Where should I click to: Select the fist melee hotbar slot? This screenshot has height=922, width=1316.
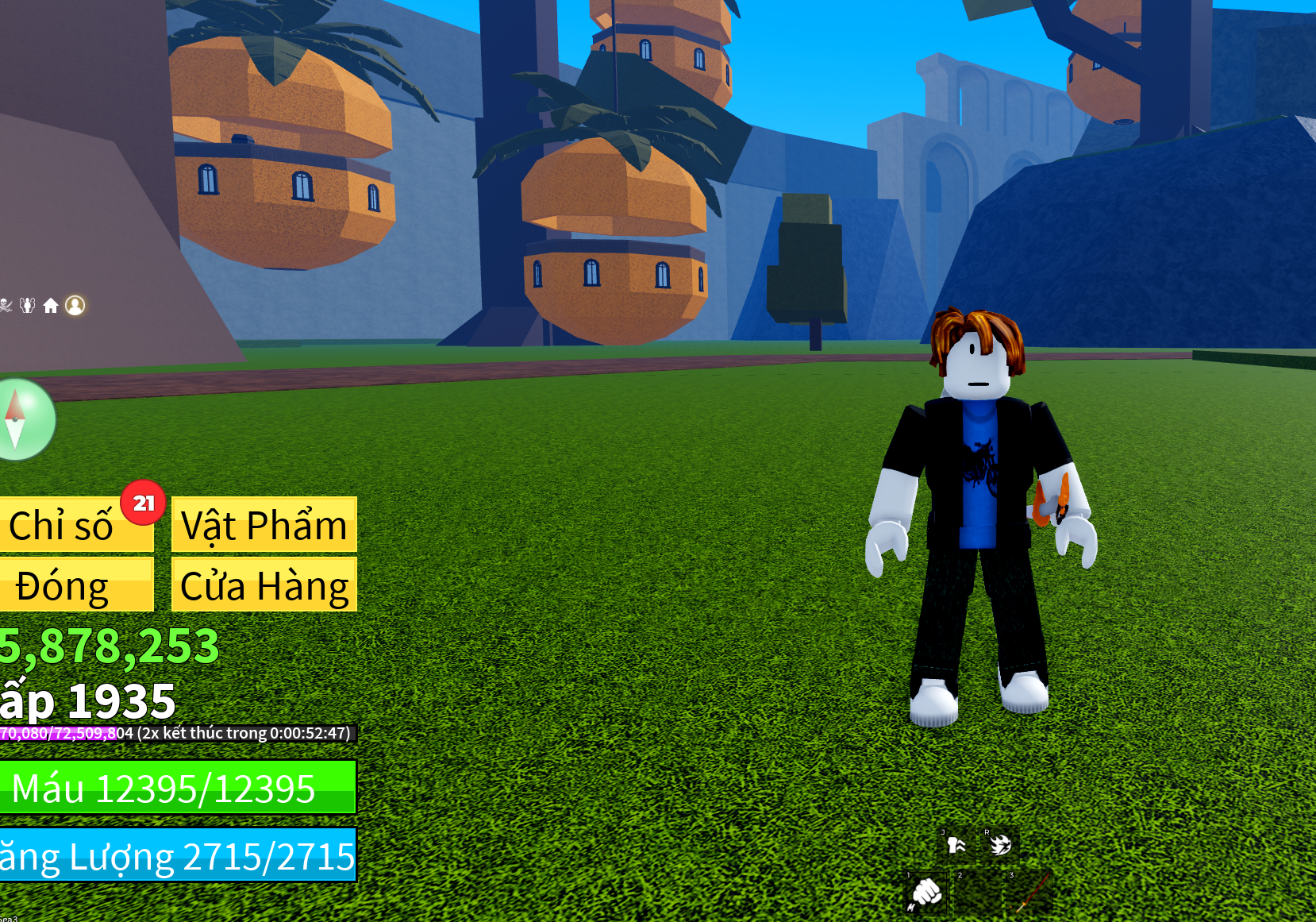click(x=926, y=893)
